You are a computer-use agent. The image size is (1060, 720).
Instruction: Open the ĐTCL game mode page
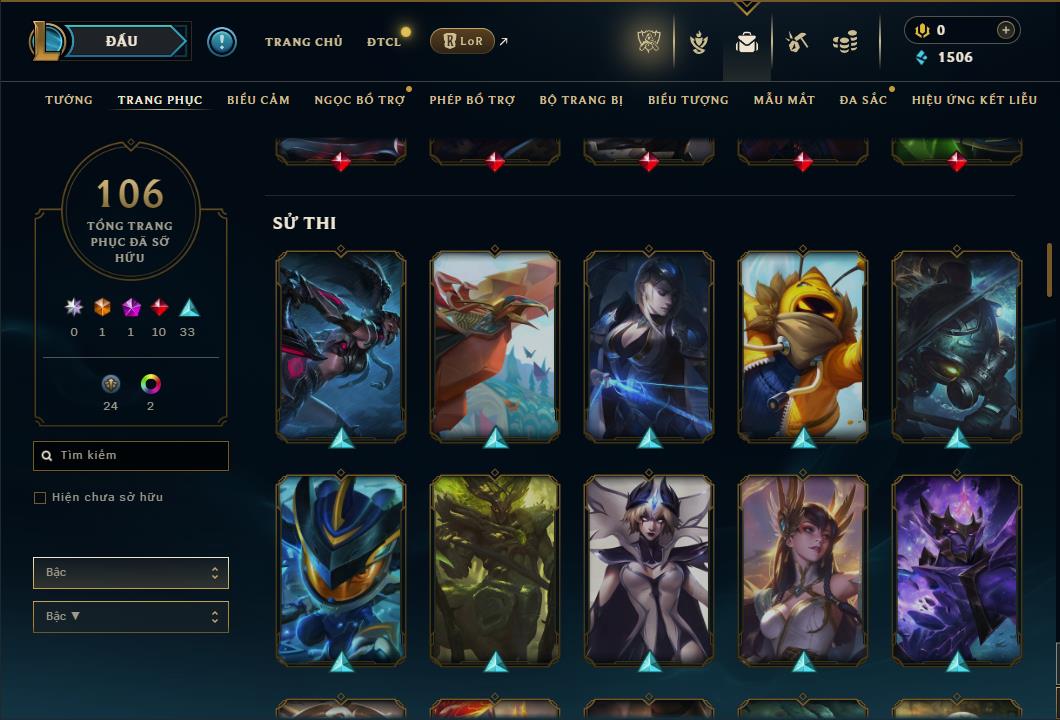click(x=384, y=42)
